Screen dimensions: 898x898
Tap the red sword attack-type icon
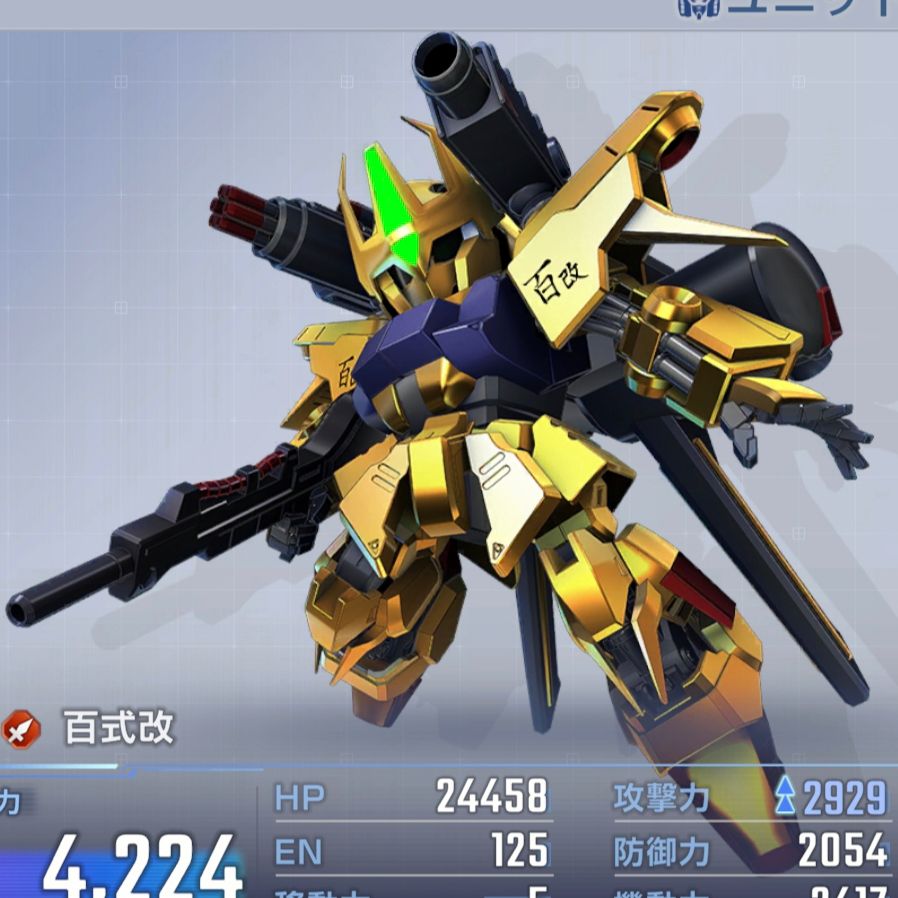21,729
